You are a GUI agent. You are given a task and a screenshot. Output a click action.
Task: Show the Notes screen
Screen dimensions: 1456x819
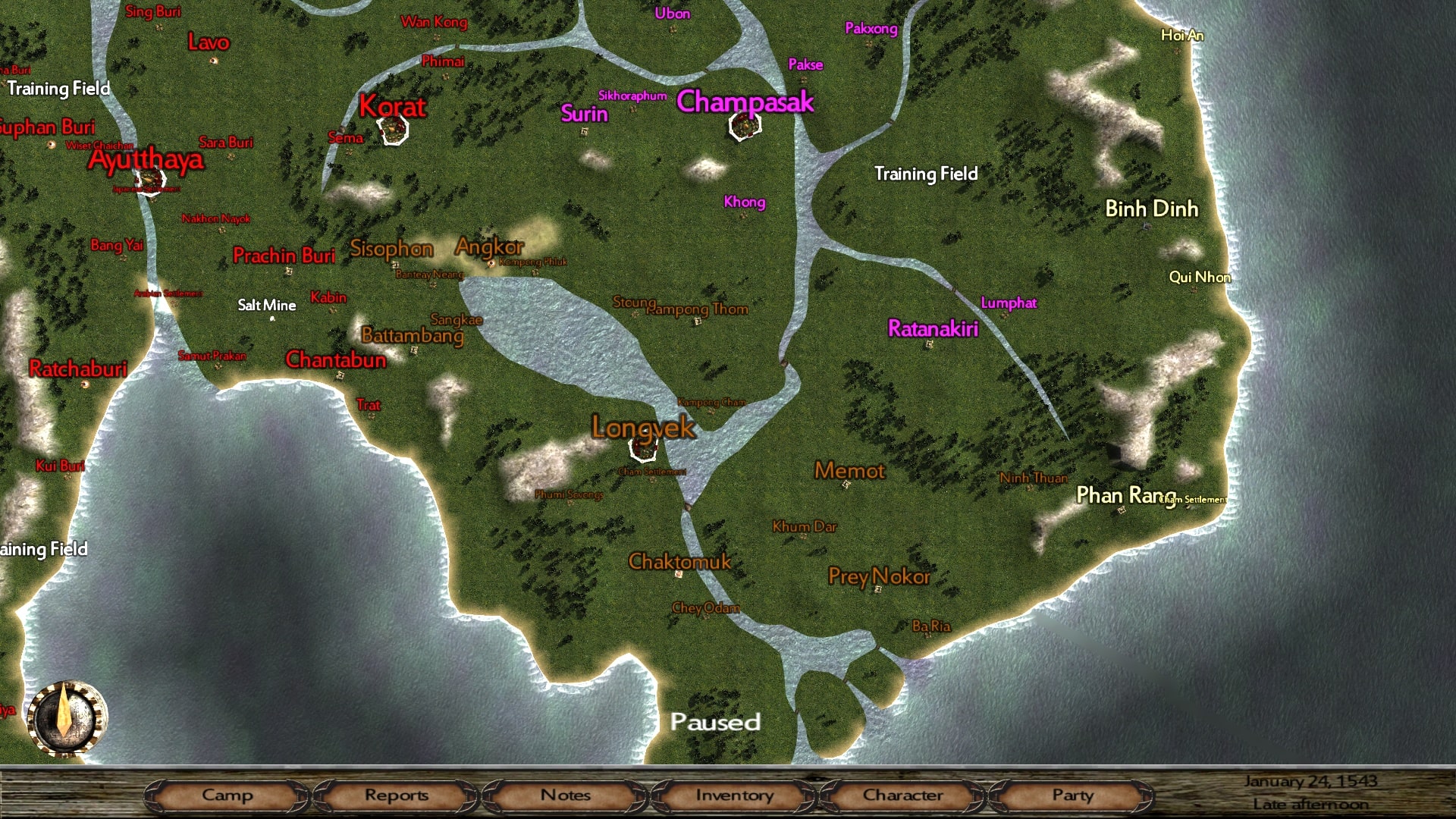pyautogui.click(x=565, y=795)
